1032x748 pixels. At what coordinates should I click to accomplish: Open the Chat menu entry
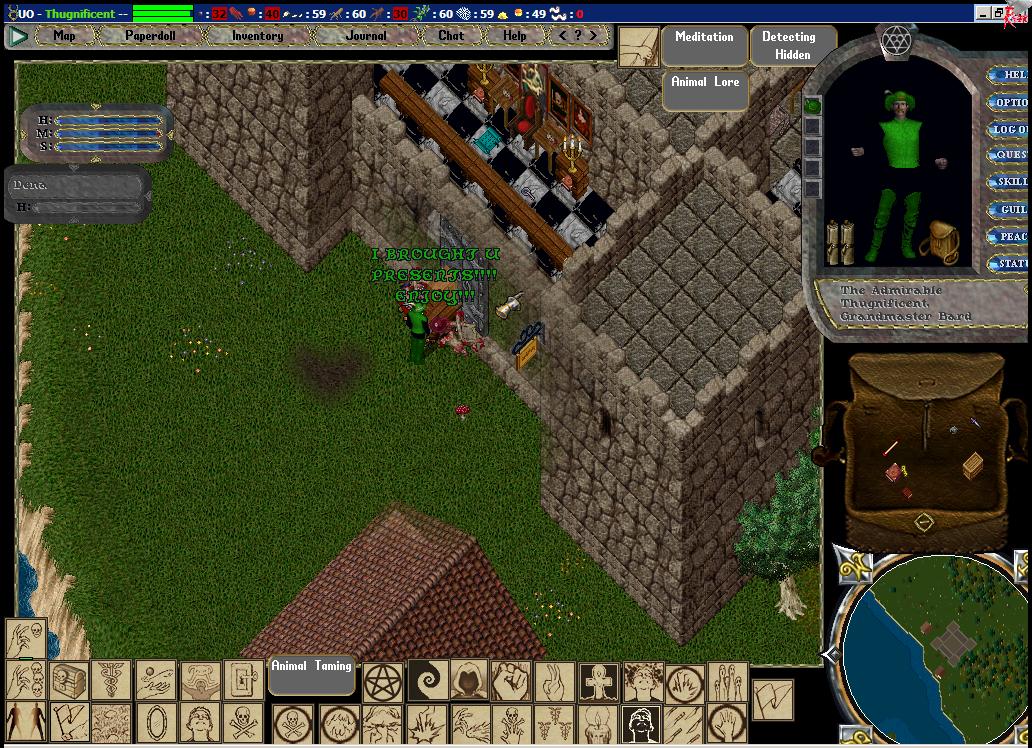tap(451, 36)
